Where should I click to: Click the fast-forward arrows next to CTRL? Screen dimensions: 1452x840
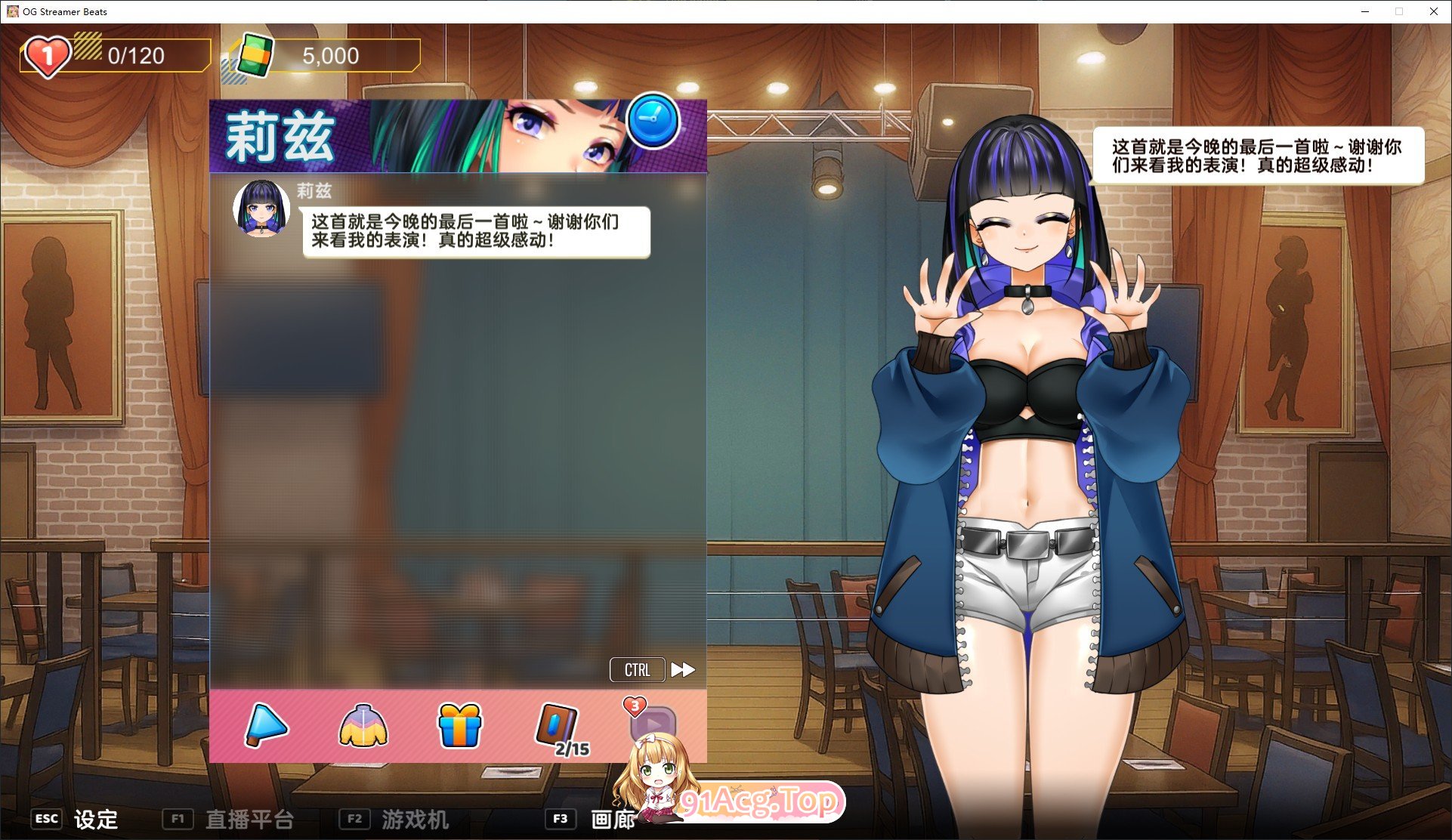(x=682, y=669)
